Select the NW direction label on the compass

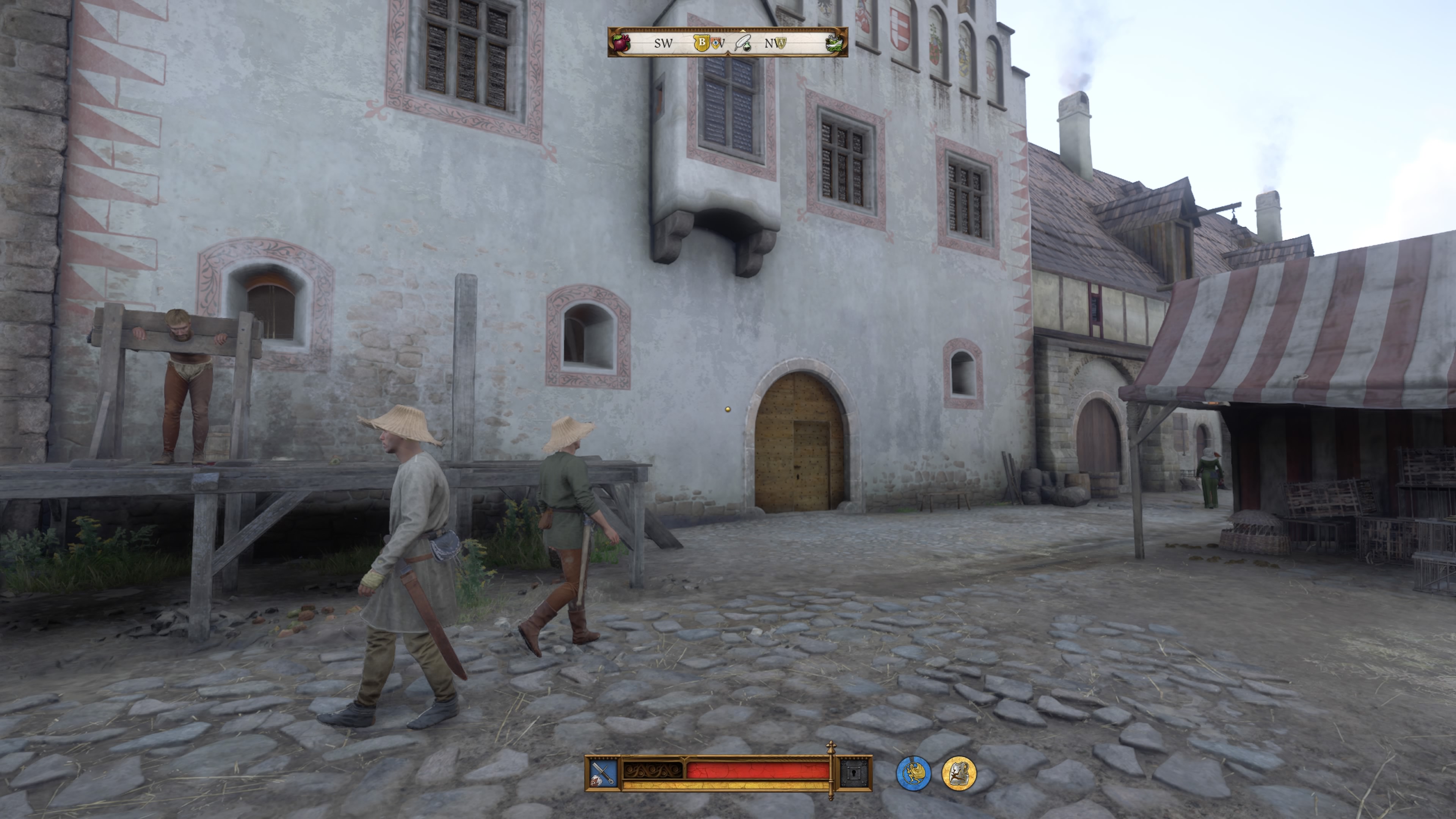773,44
